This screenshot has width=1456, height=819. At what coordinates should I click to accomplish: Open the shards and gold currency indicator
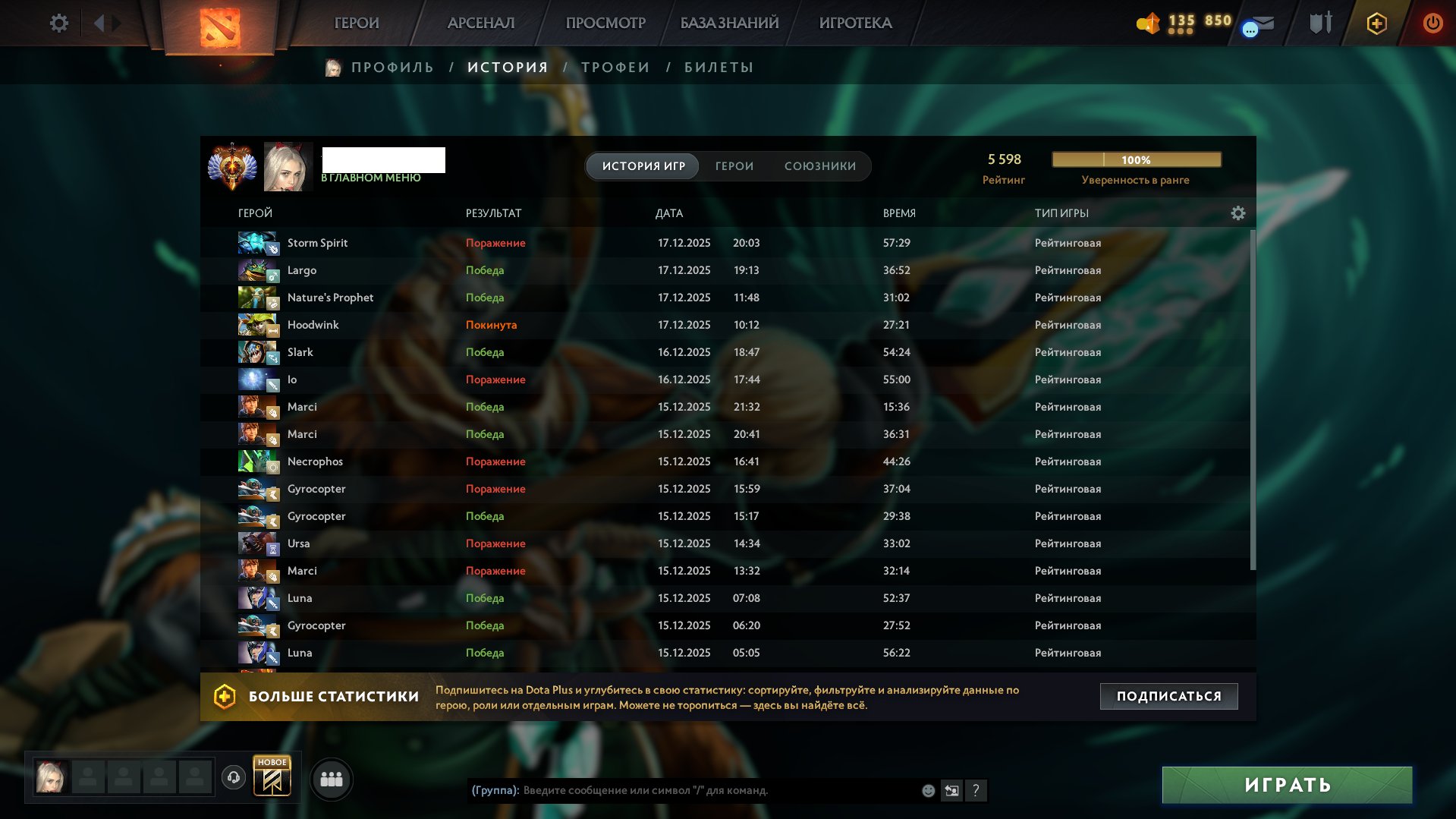1181,23
